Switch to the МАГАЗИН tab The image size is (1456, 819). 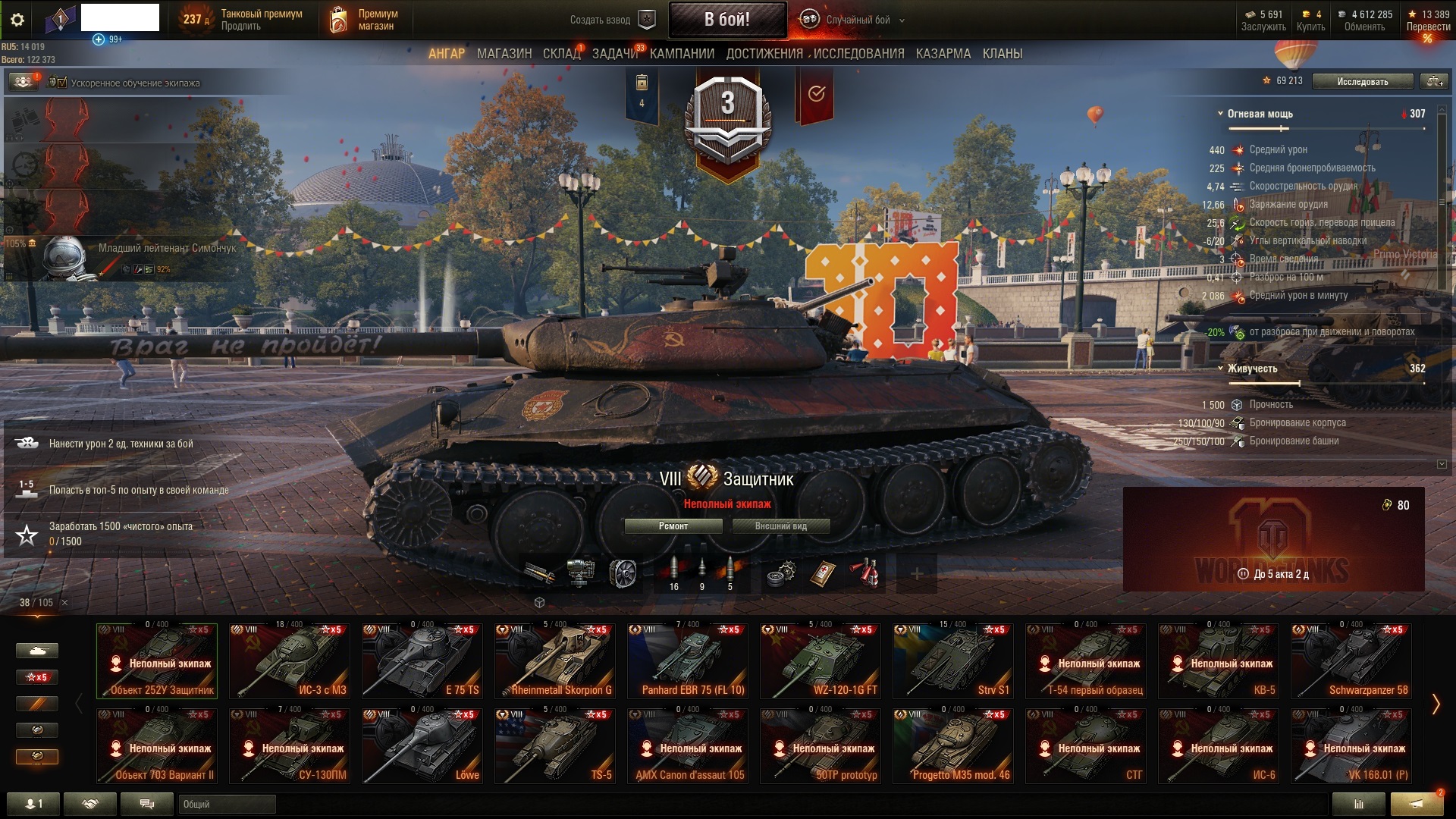[x=503, y=54]
